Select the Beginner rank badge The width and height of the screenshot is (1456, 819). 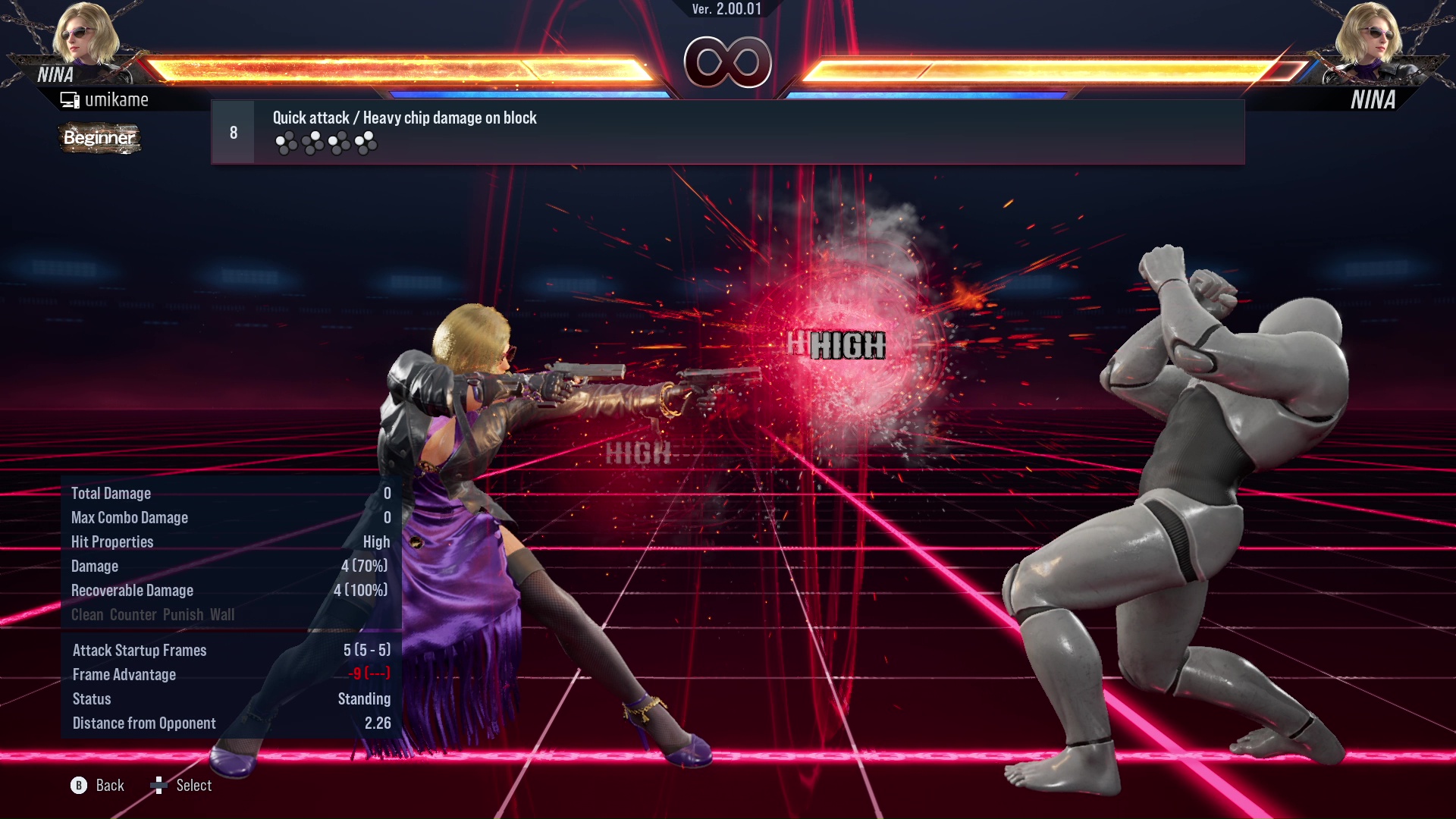(x=99, y=139)
